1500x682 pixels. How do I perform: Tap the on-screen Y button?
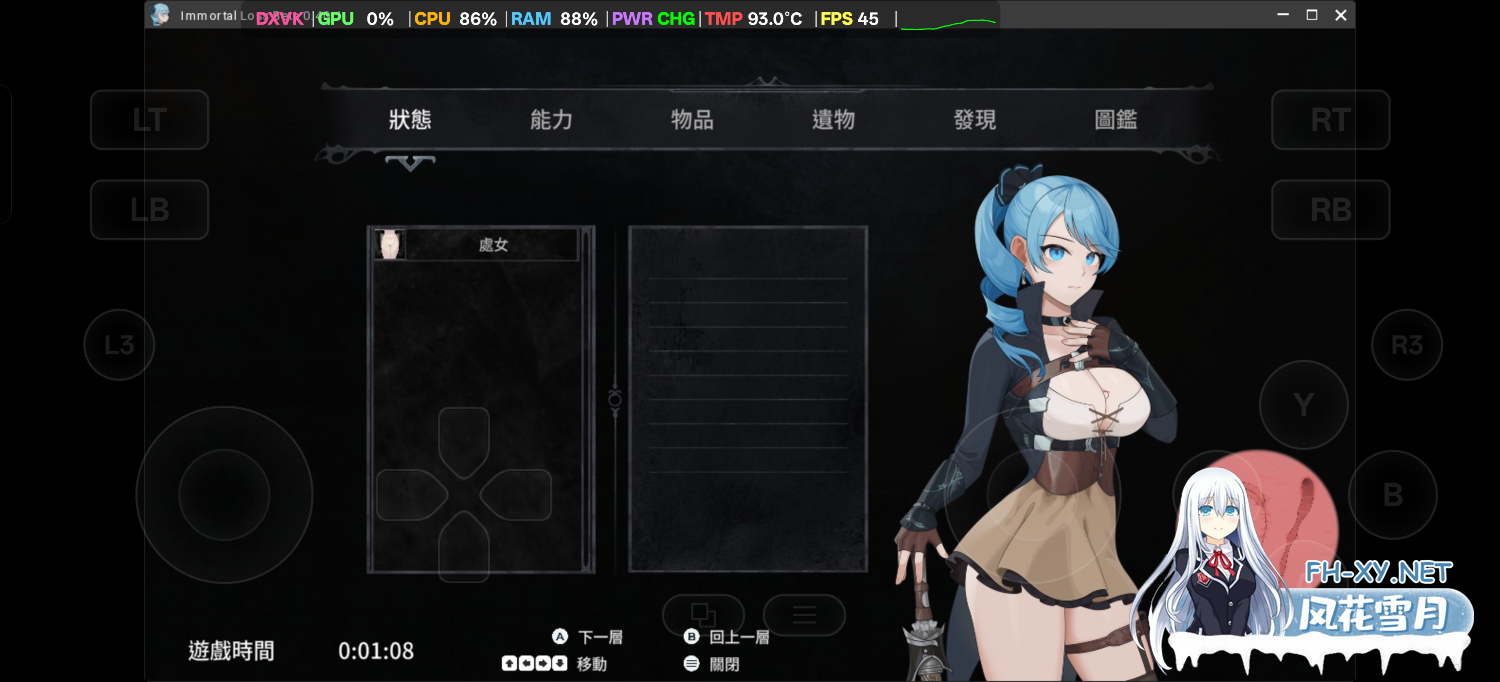[x=1303, y=405]
